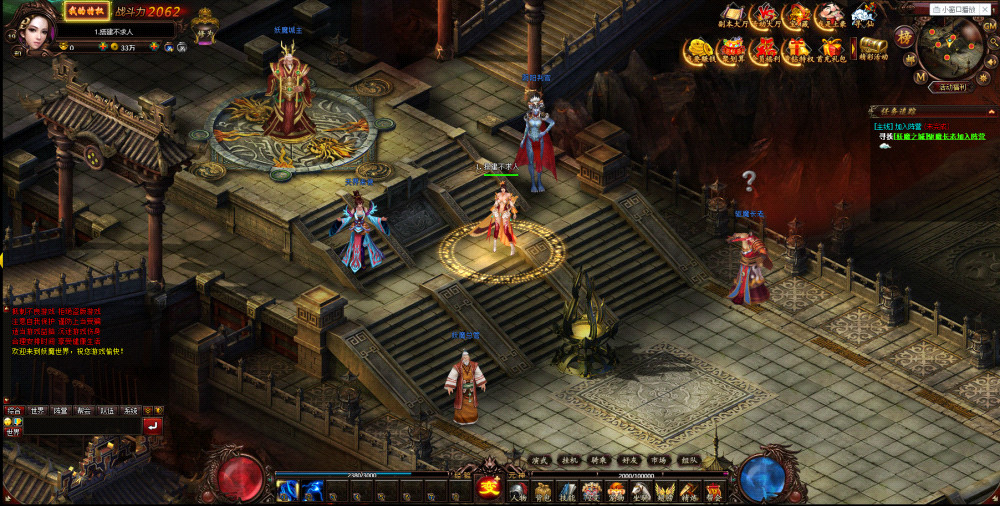Open the 首充礼包 first-recharge gift box
1000x506 pixels.
point(830,48)
